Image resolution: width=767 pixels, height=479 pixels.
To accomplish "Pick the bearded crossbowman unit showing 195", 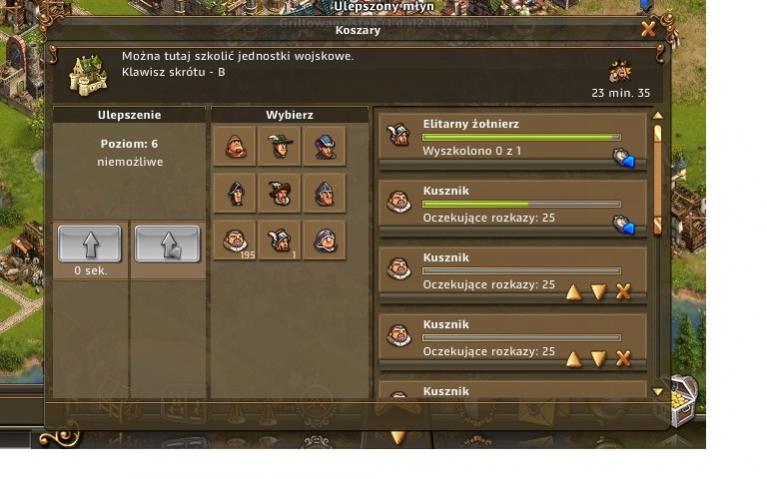I will pos(235,240).
